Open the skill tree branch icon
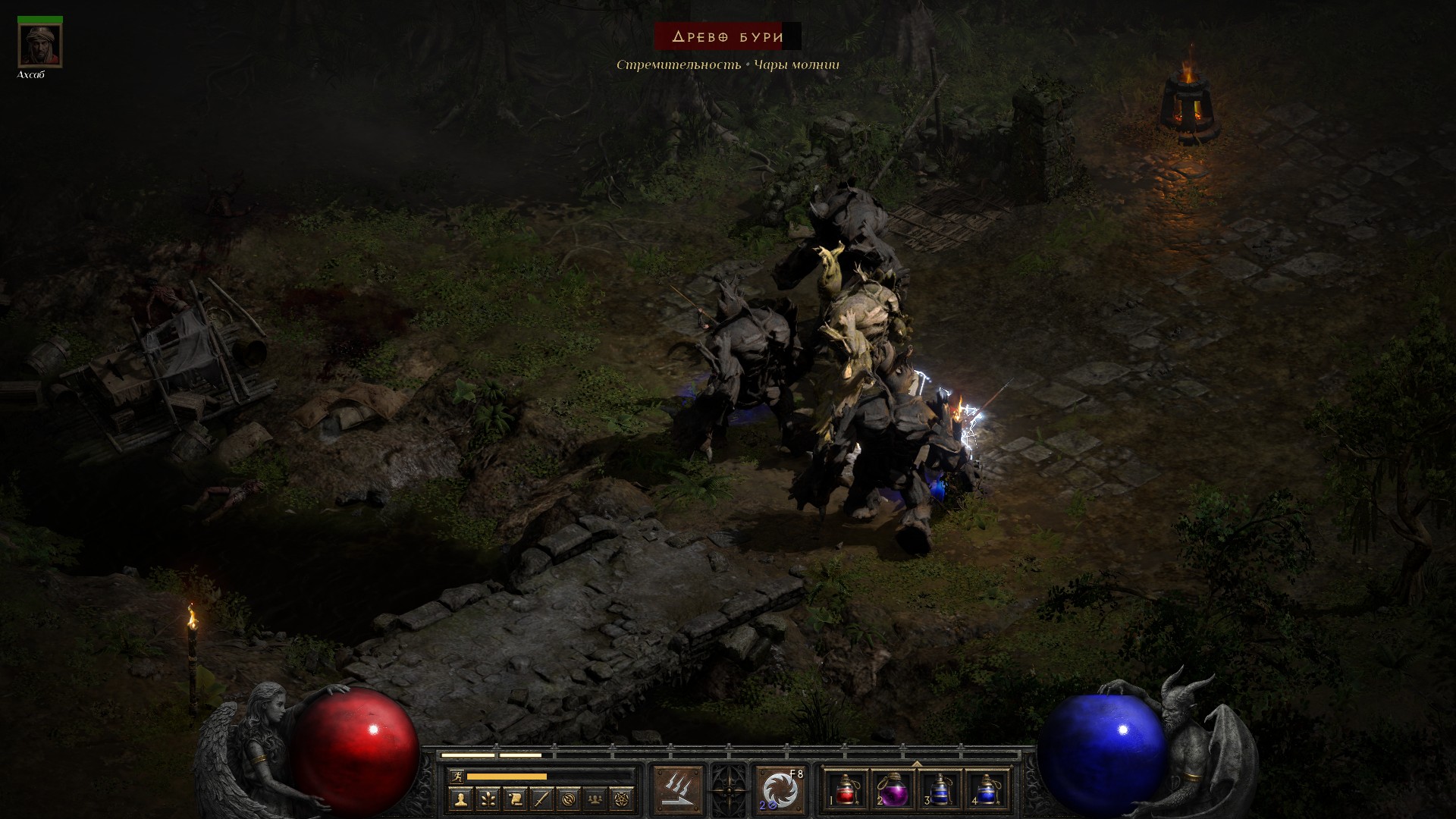Image resolution: width=1456 pixels, height=819 pixels. click(488, 799)
